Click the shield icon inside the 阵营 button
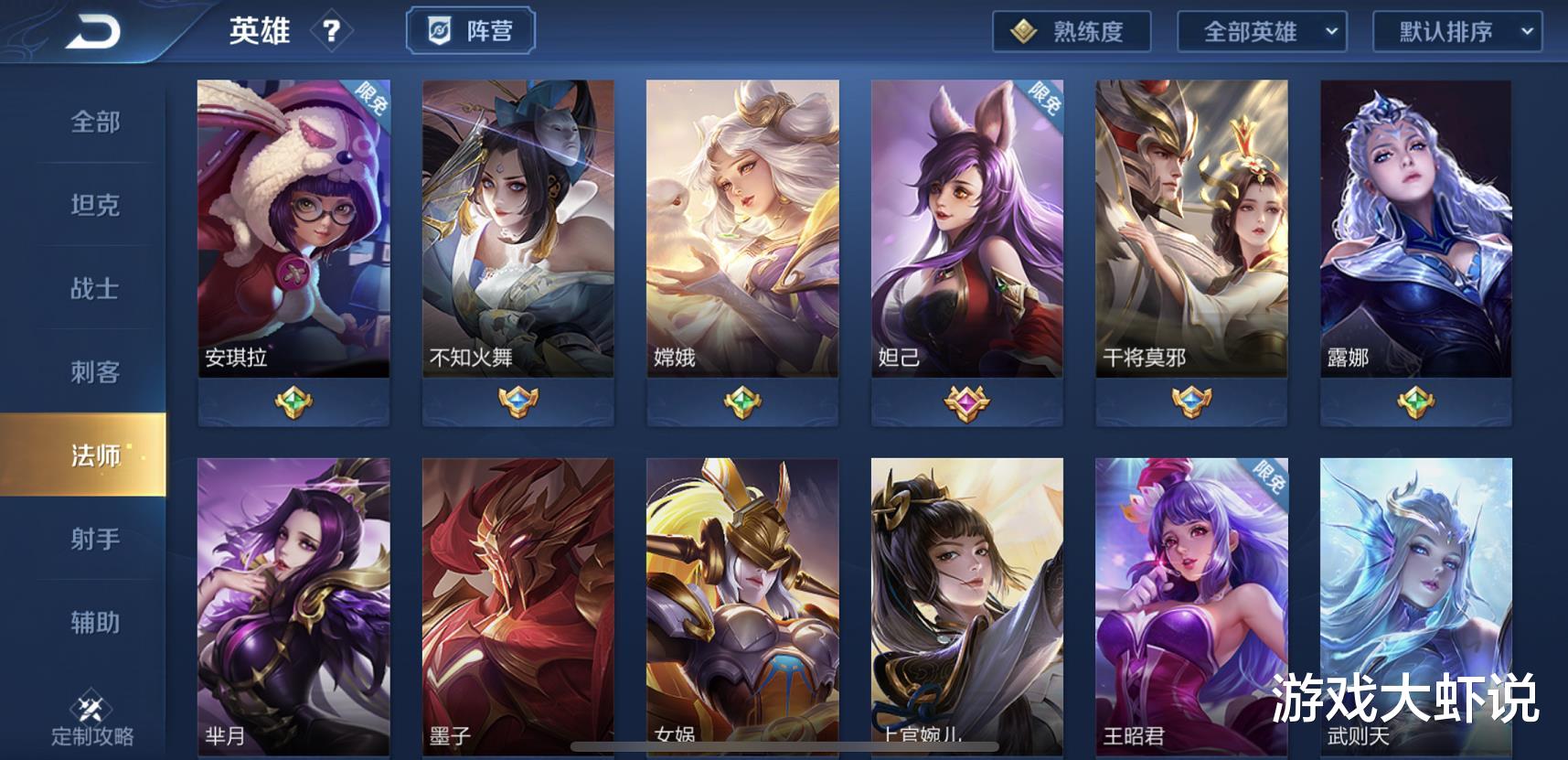Image resolution: width=1568 pixels, height=760 pixels. (440, 29)
